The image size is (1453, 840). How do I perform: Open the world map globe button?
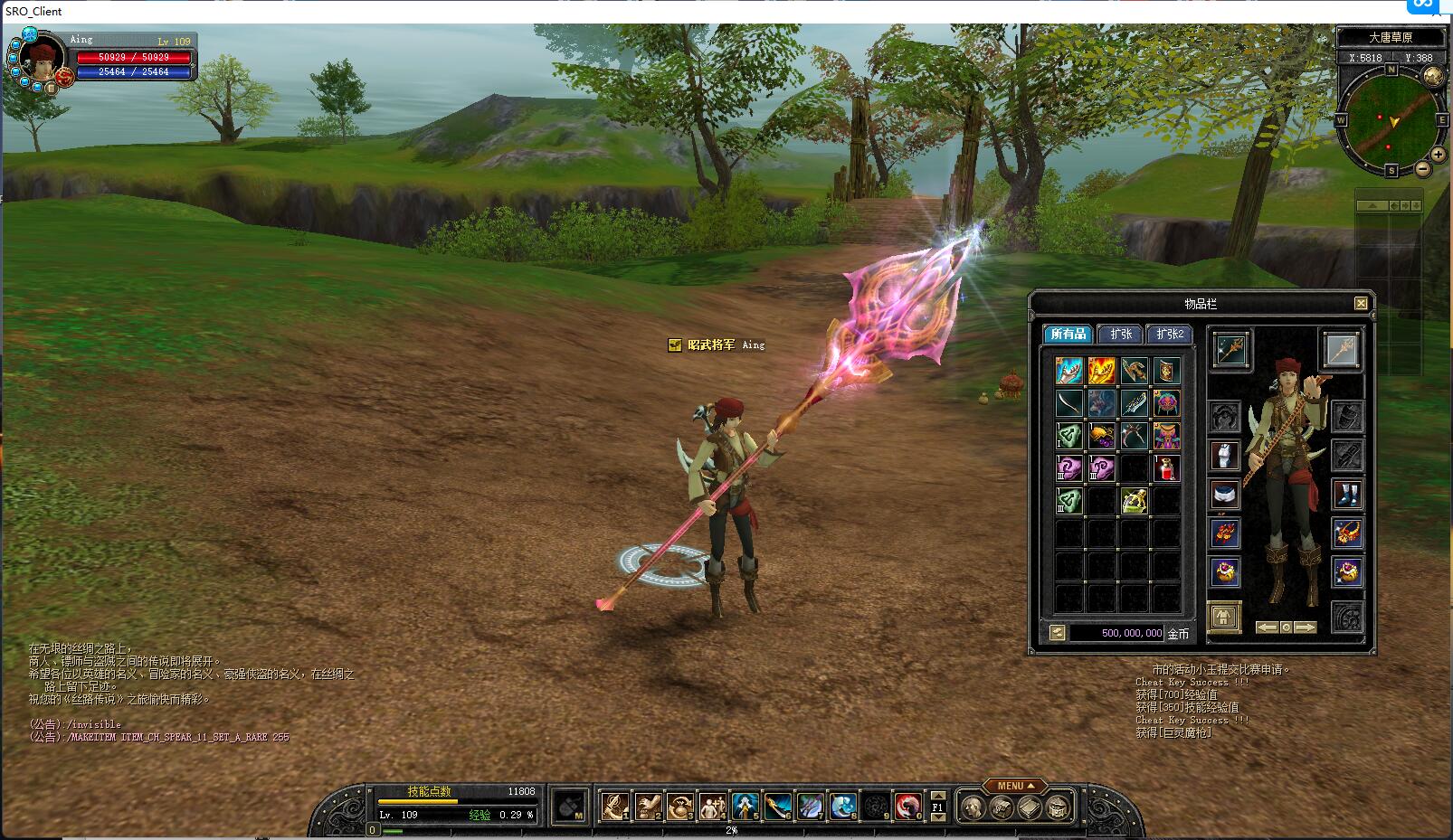(x=1432, y=76)
